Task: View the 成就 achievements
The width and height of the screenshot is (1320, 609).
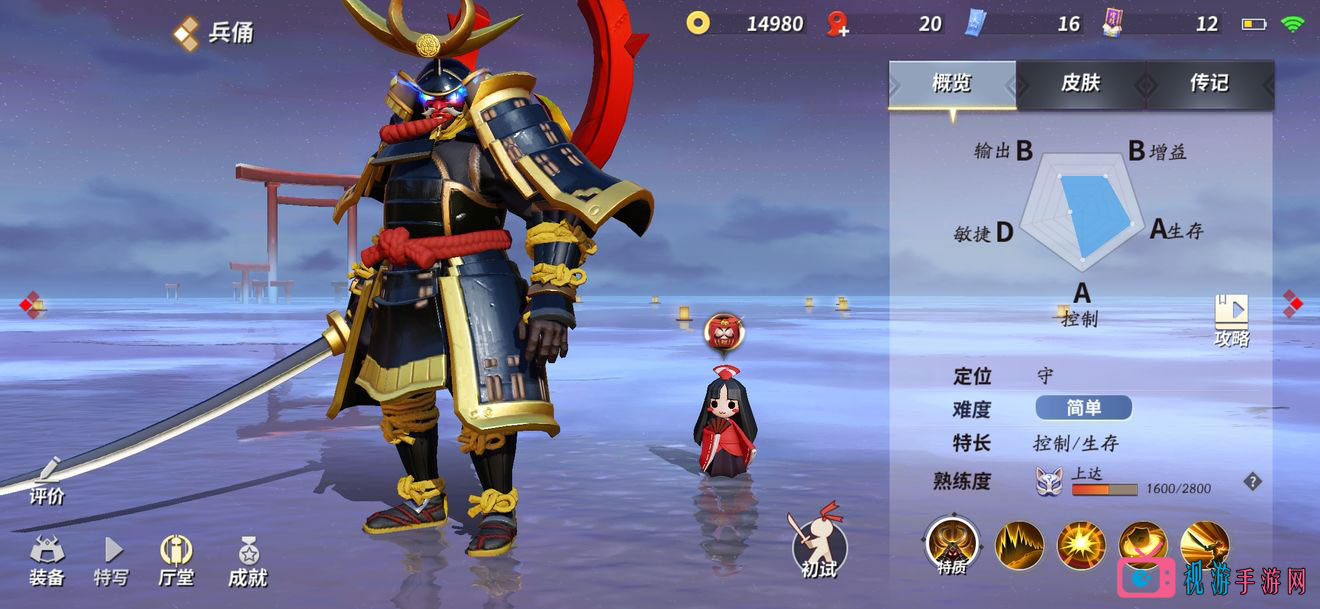Action: (x=247, y=561)
